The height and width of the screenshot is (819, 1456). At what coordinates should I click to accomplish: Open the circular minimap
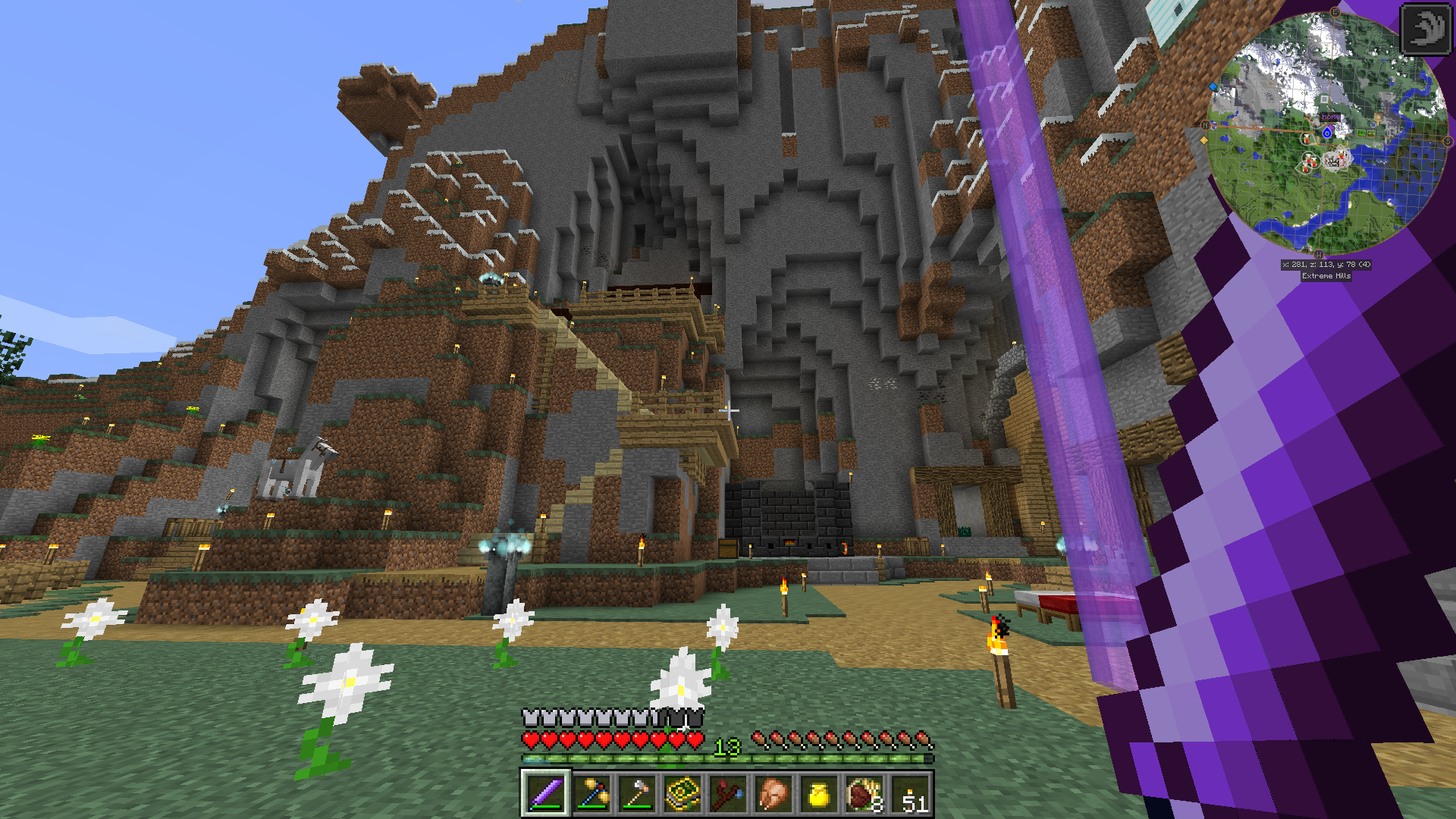click(x=1326, y=133)
